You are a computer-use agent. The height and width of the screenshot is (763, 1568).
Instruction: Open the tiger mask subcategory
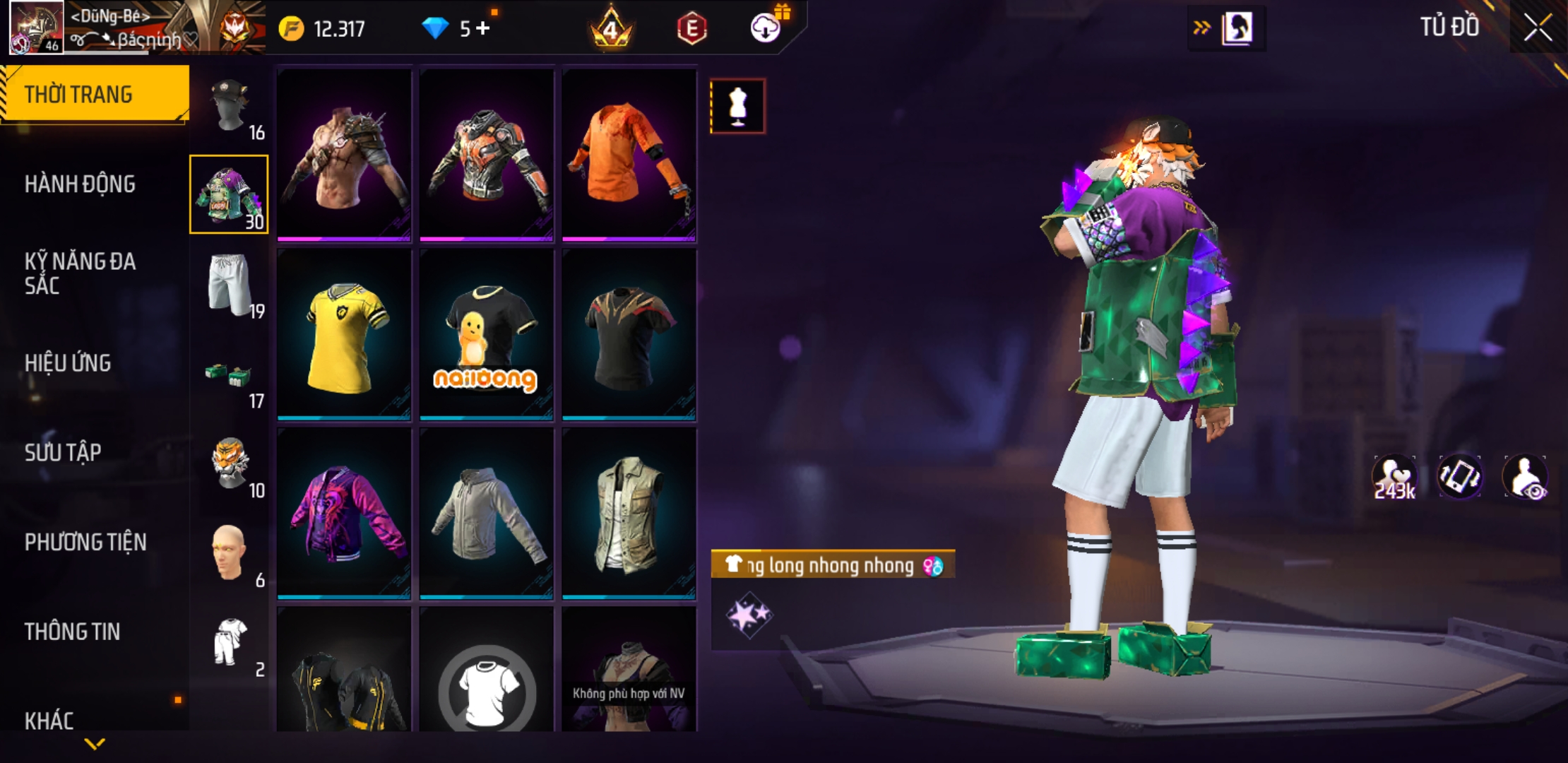[230, 464]
